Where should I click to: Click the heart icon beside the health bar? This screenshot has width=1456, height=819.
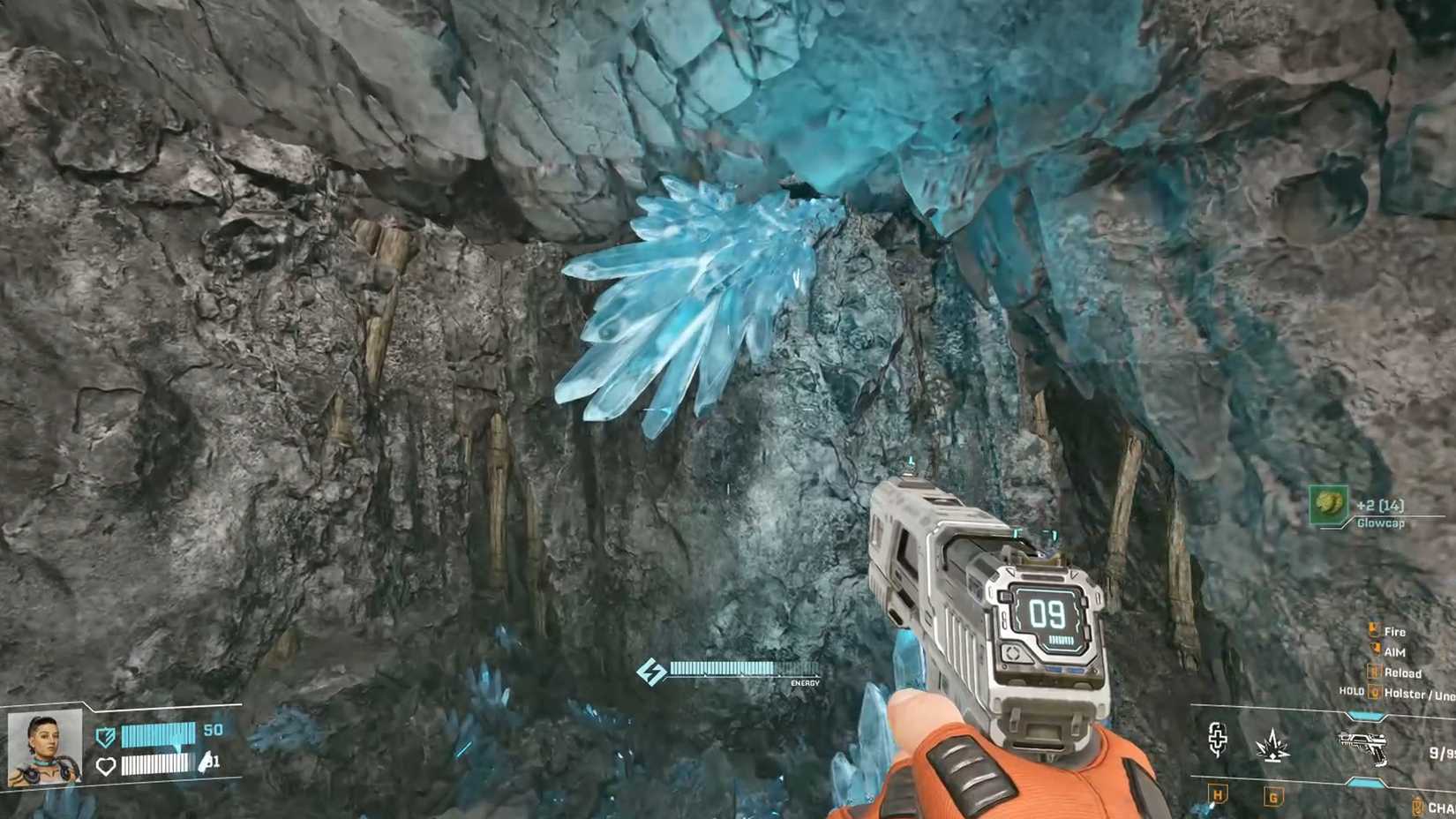click(107, 766)
